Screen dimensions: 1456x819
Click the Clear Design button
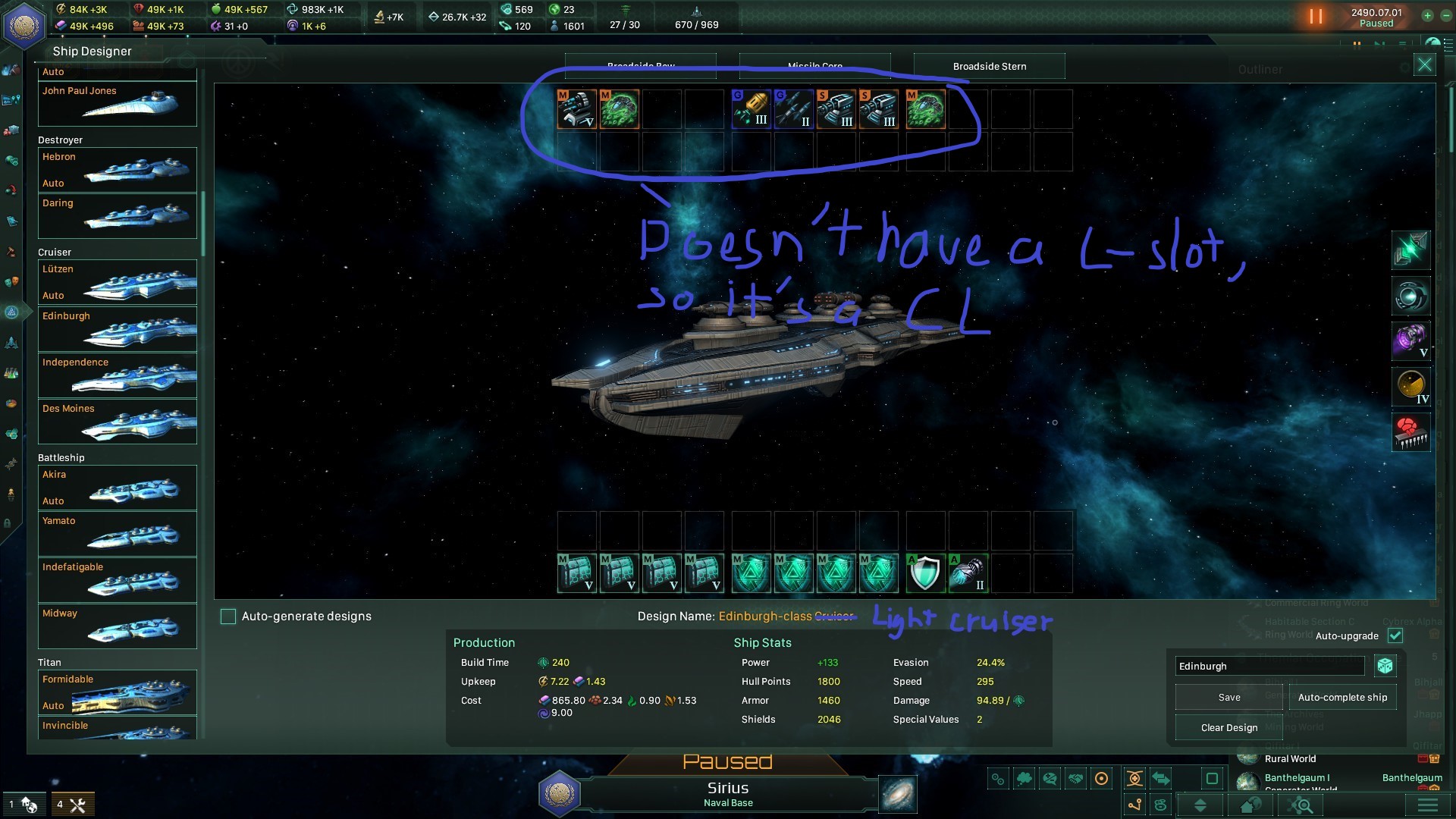[x=1228, y=727]
